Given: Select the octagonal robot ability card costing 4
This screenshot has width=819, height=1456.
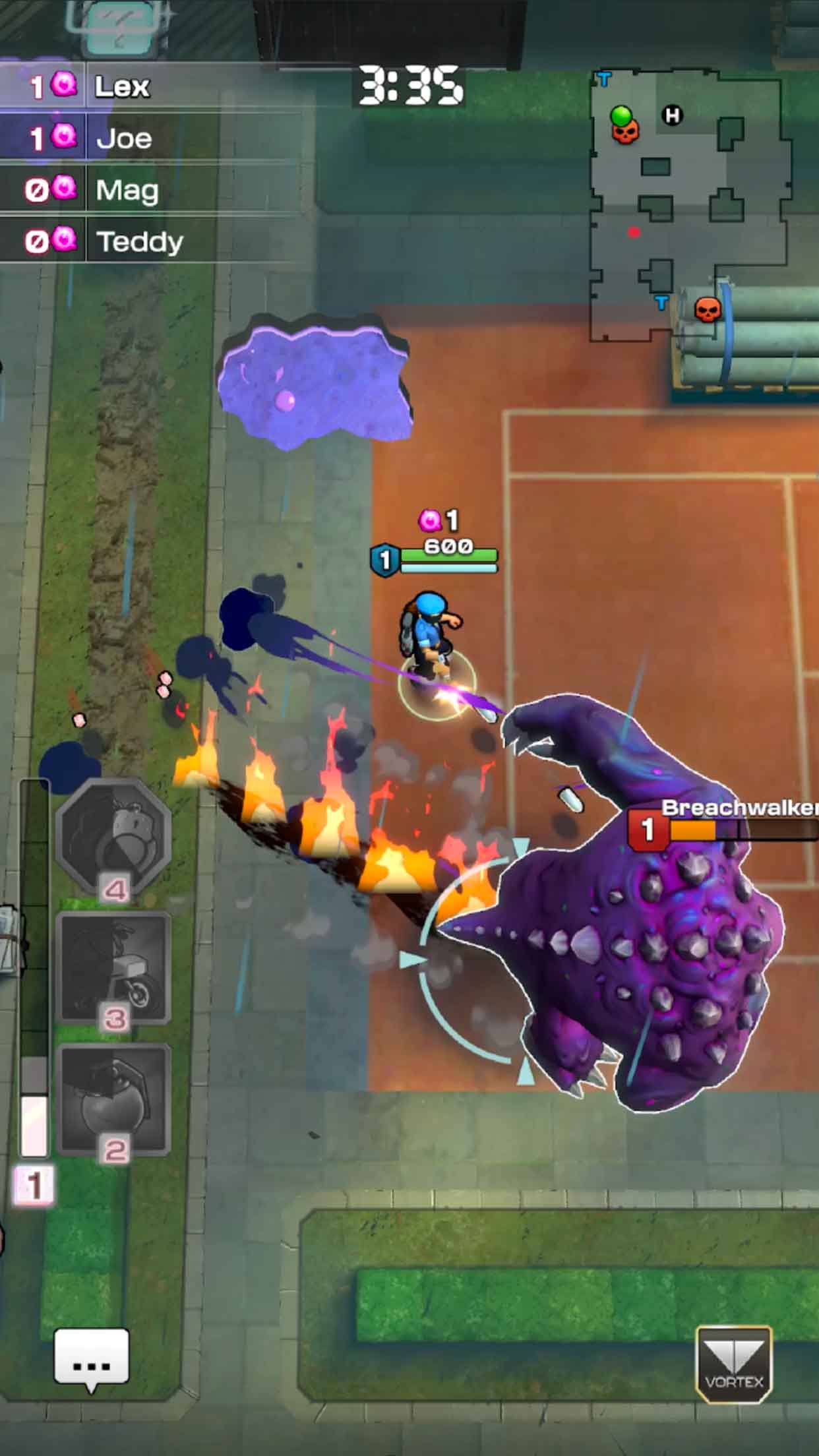Looking at the screenshot, I should click(x=113, y=836).
